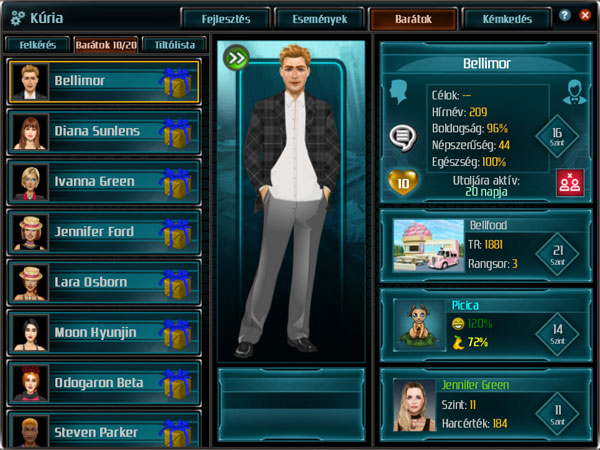Select friend Diana Sunlens in the list

coord(97,131)
